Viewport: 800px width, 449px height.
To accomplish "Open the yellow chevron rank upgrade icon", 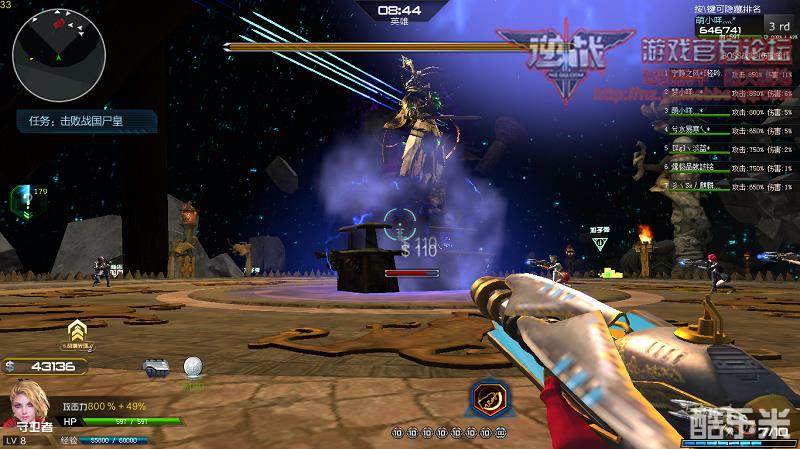I will [x=75, y=332].
